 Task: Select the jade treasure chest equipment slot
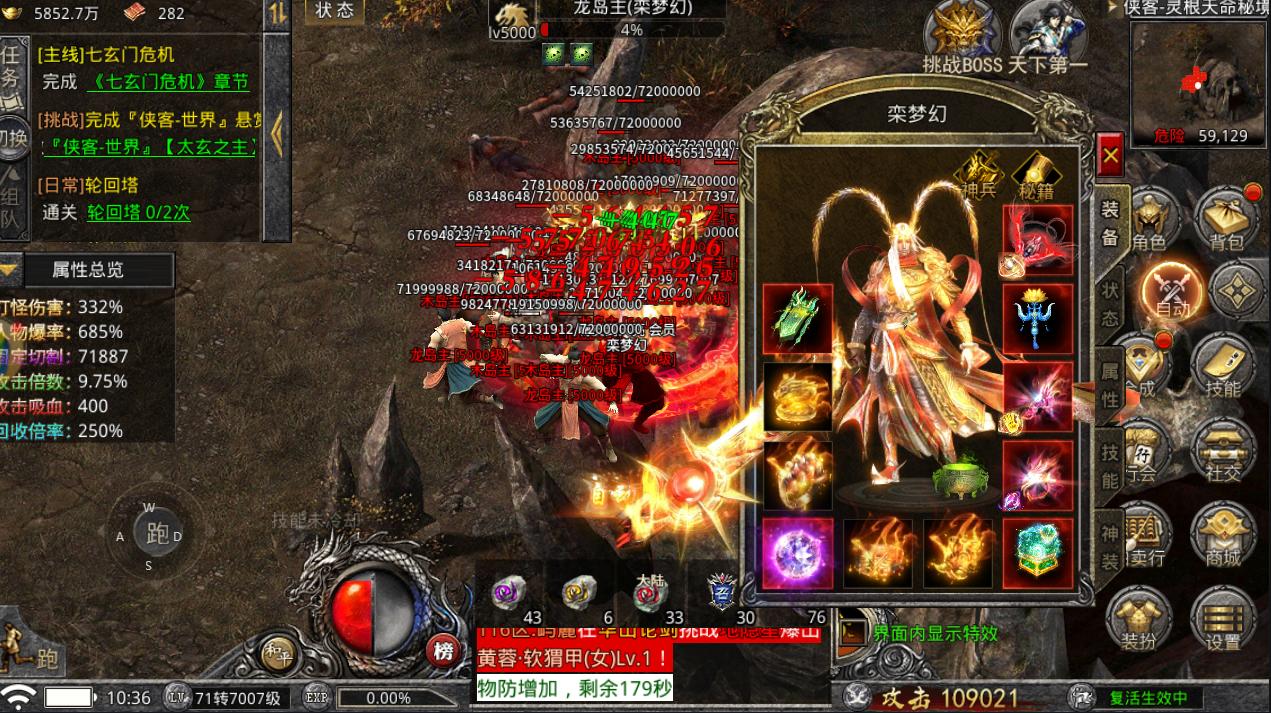coord(1038,553)
